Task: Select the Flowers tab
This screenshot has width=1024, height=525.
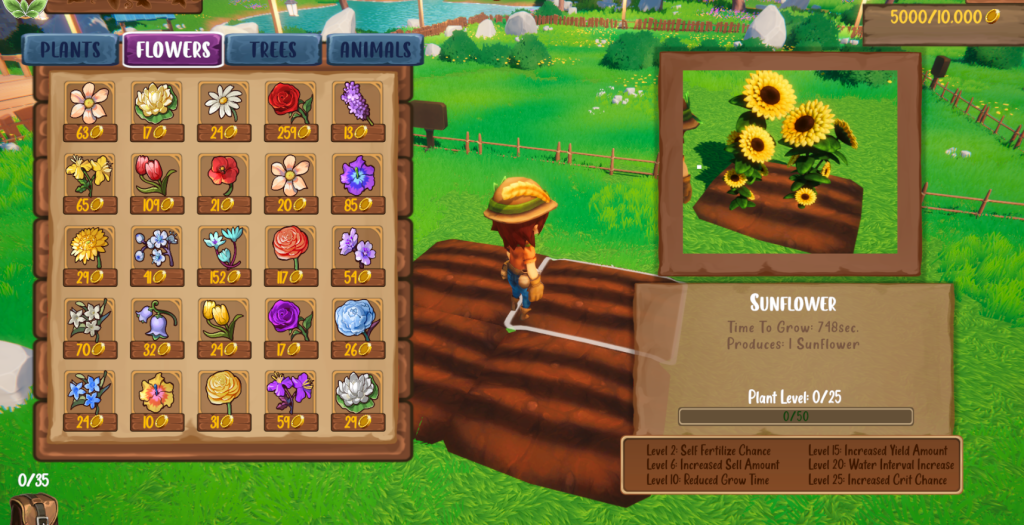Action: 173,50
